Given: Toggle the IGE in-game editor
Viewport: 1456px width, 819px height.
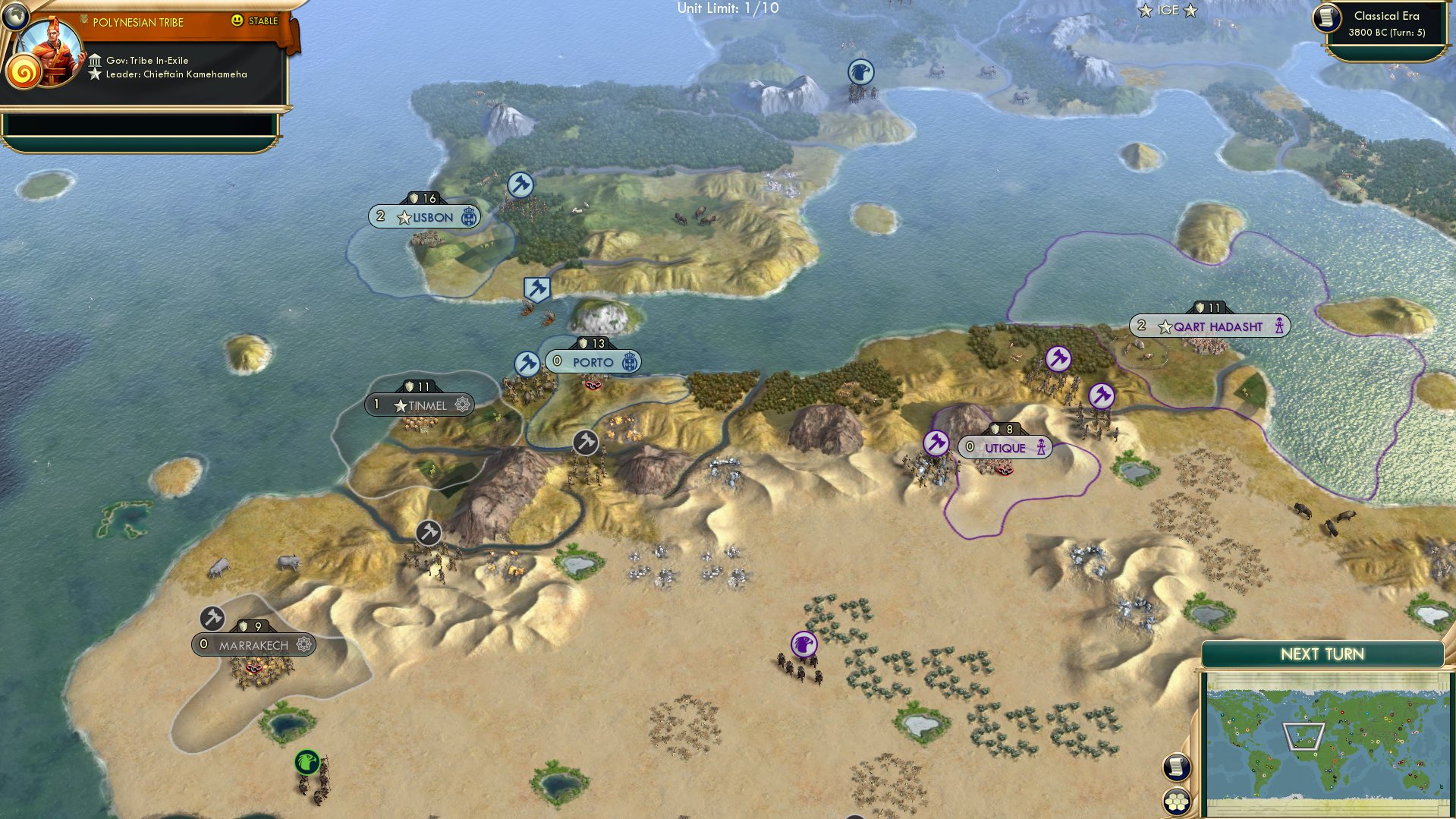Looking at the screenshot, I should (1168, 11).
